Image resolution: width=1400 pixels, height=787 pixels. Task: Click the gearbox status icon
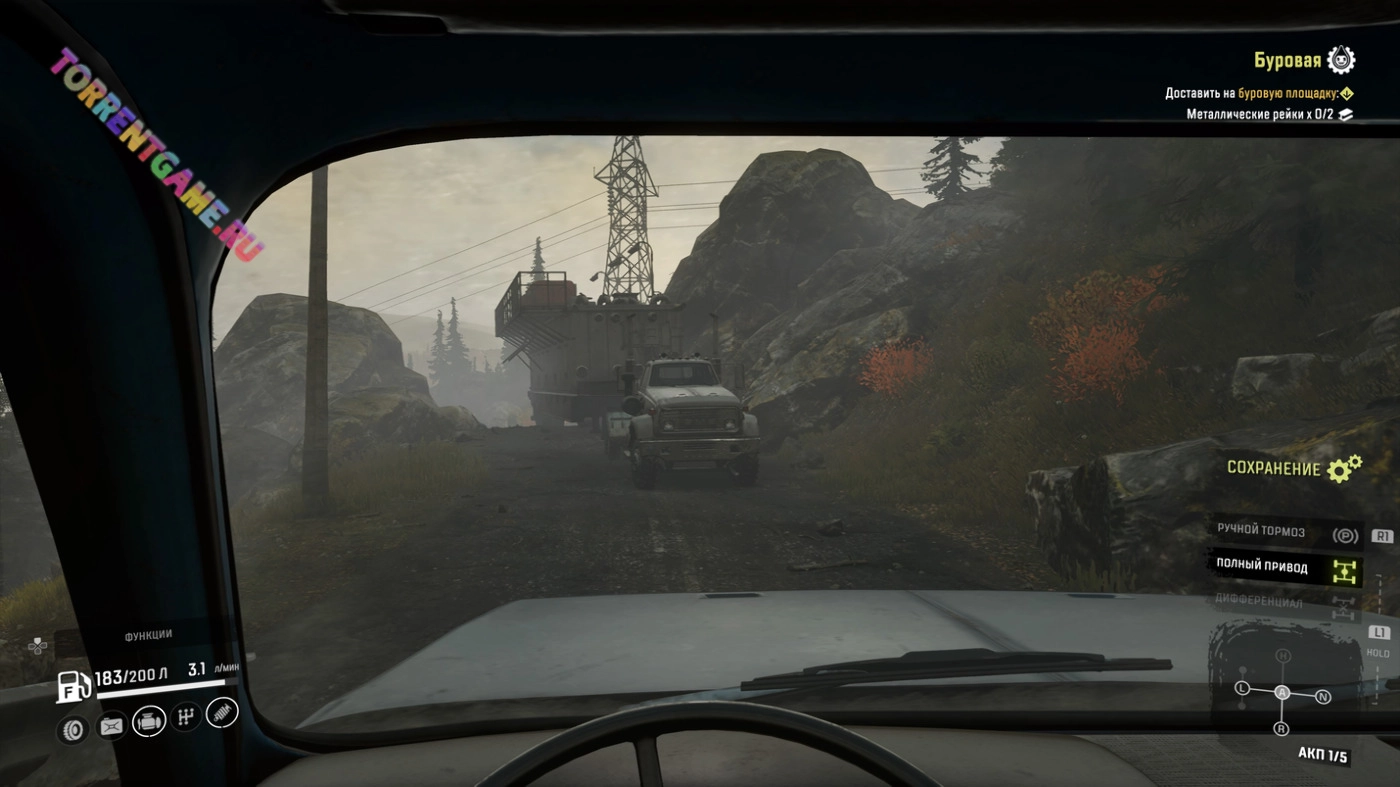[x=185, y=716]
